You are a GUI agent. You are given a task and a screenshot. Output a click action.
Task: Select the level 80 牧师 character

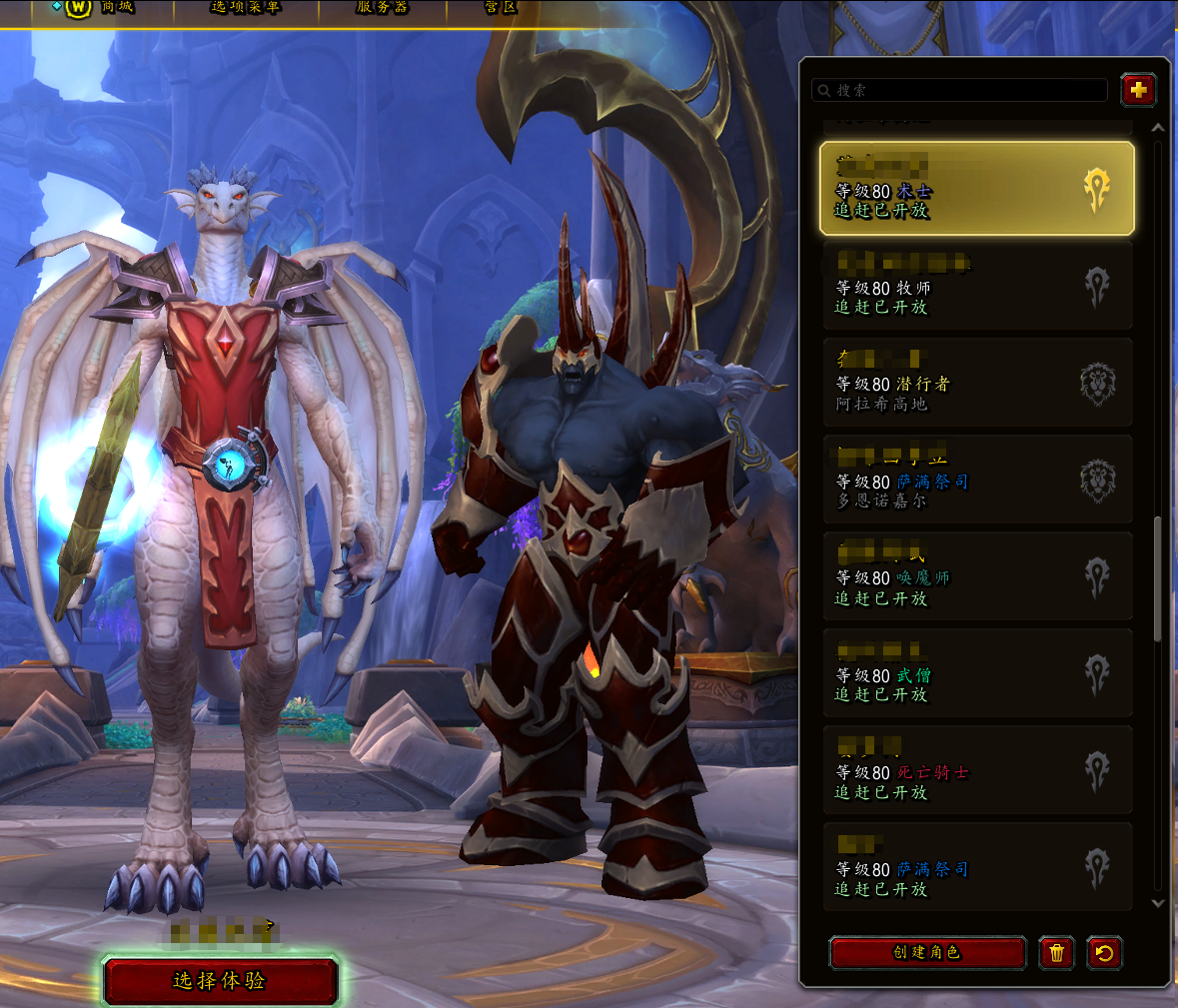[976, 287]
